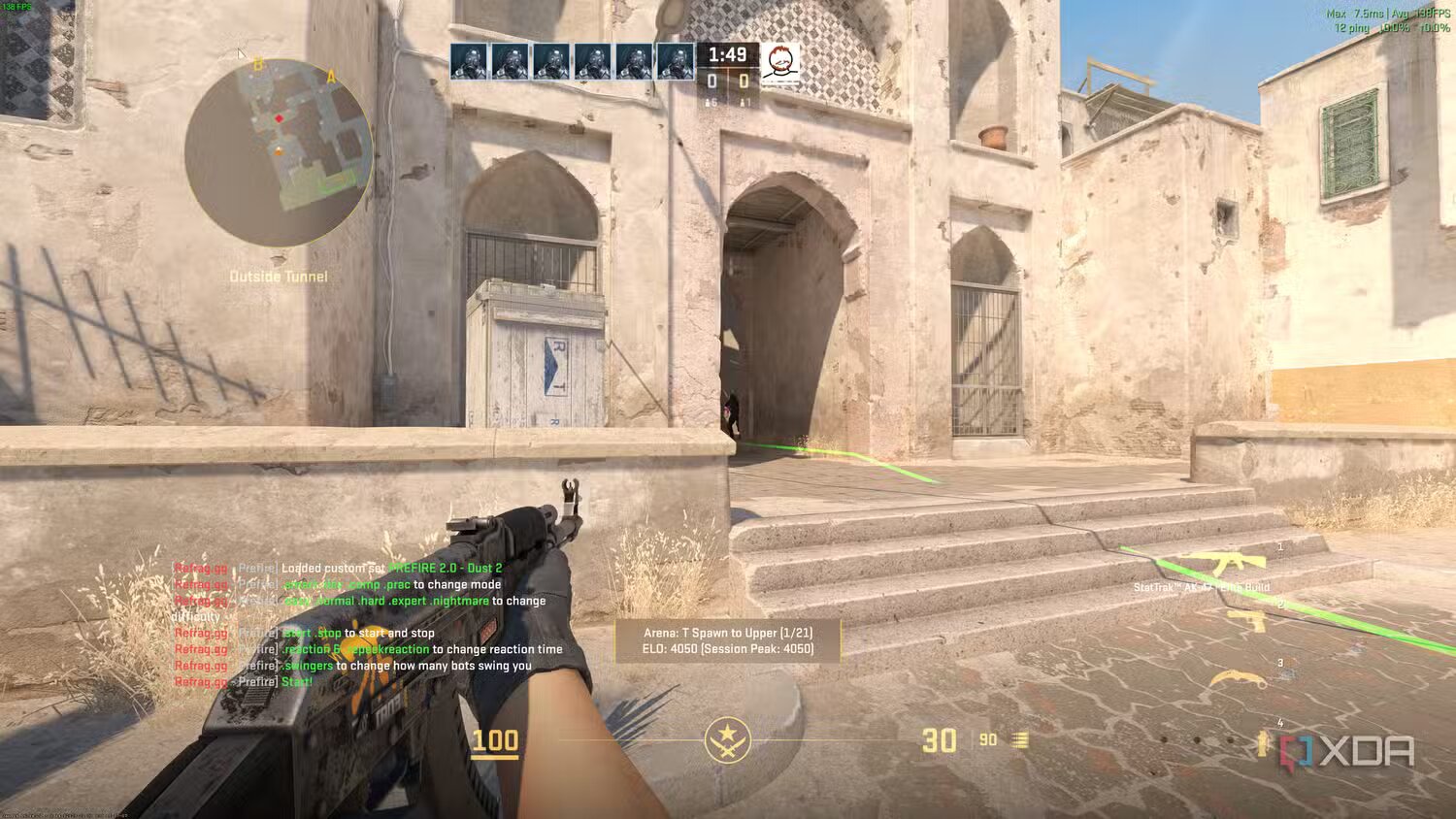Click the Refrag chat message log
The height and width of the screenshot is (819, 1456).
[x=367, y=624]
